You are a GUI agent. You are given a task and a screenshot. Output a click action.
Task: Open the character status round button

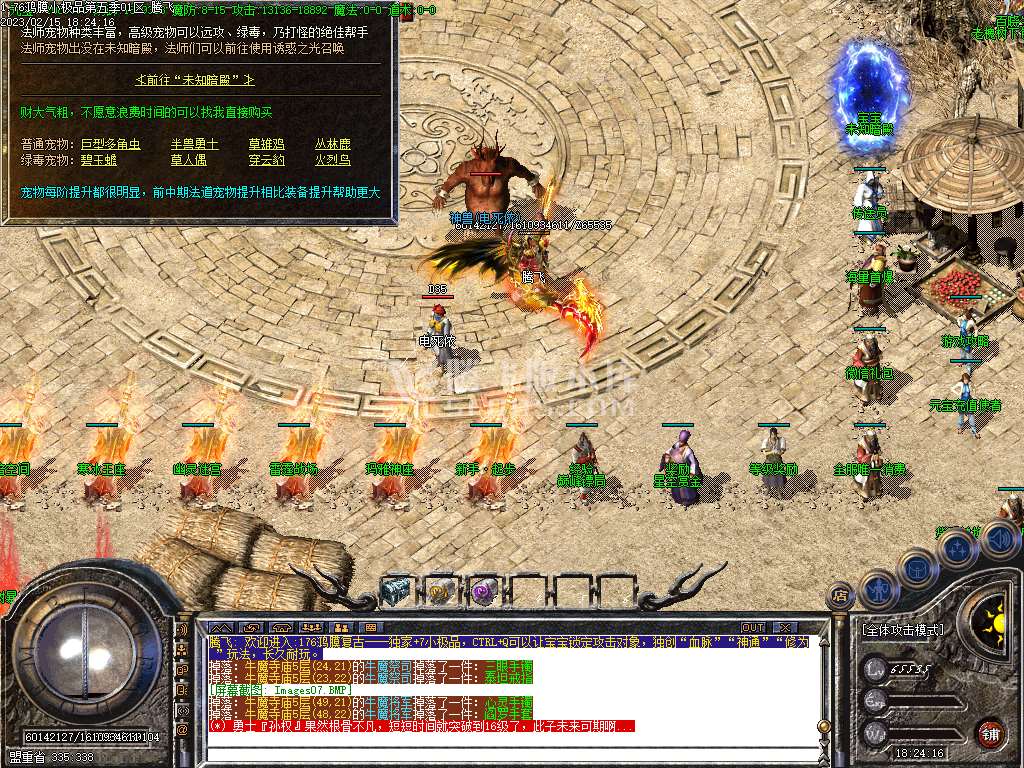coord(877,589)
